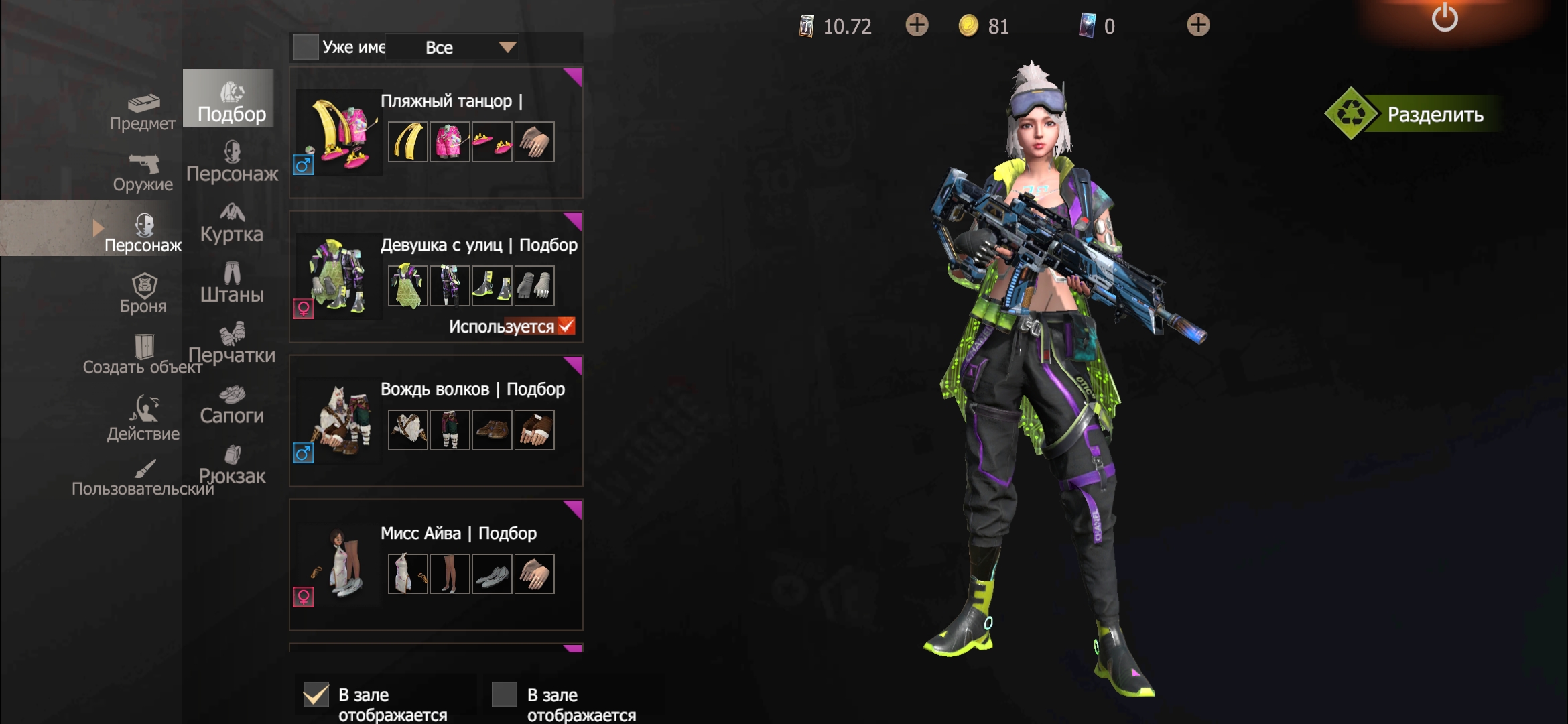Show the Штаны sub-category
The image size is (1568, 724).
click(232, 284)
